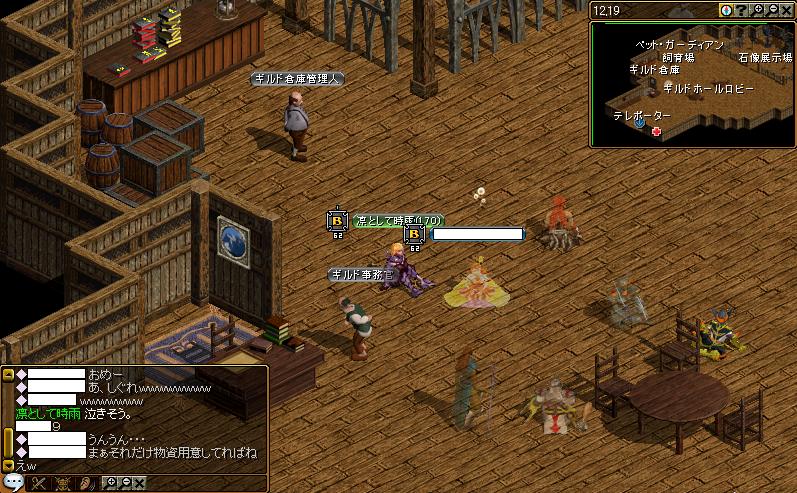Click the chat log scroll-up arrow
The height and width of the screenshot is (493, 797).
click(x=8, y=374)
